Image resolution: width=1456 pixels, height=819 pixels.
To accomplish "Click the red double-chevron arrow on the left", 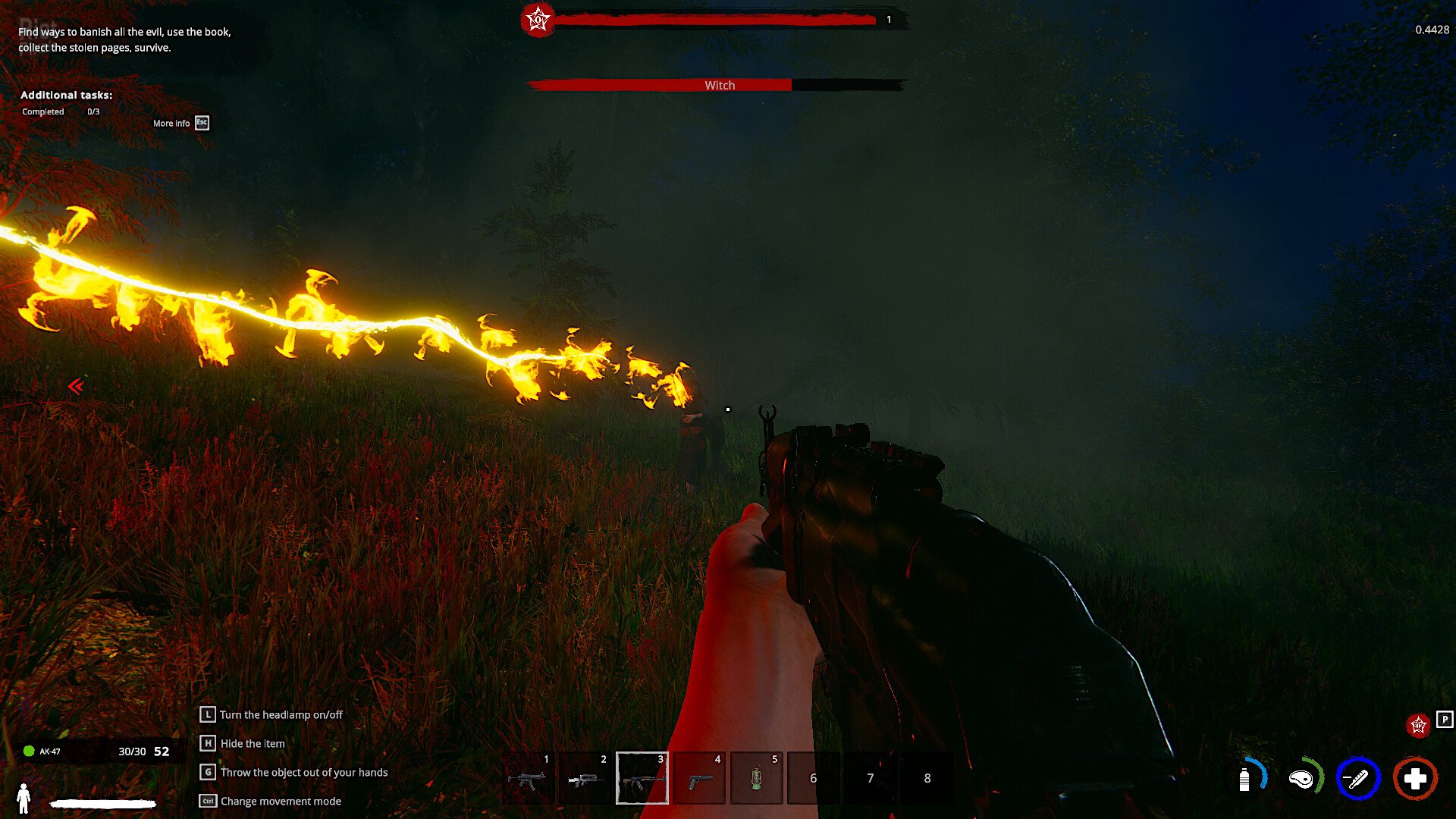I will 75,388.
